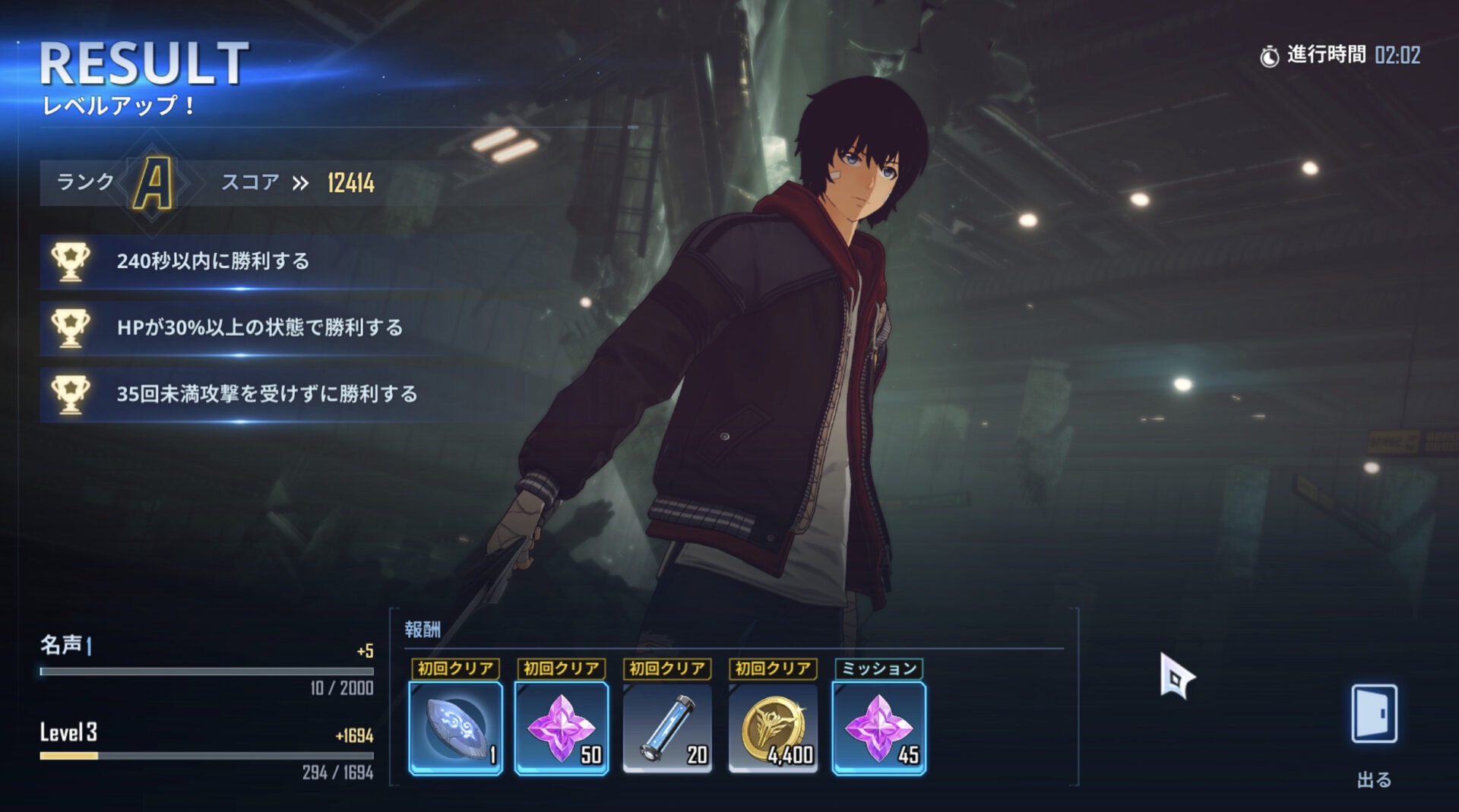Exit the result screen via door button
1459x812 pixels.
1374,715
